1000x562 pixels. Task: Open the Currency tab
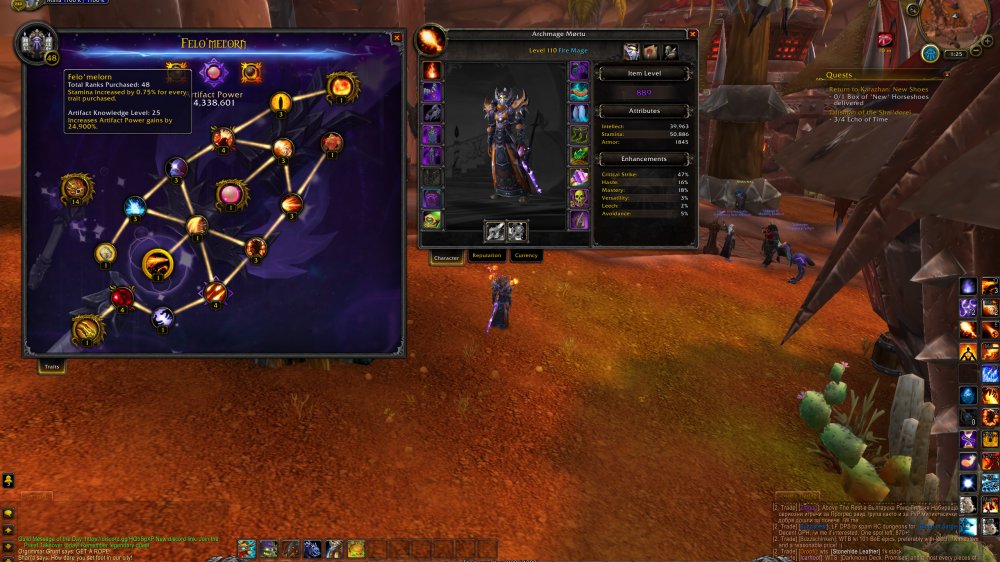coord(525,256)
